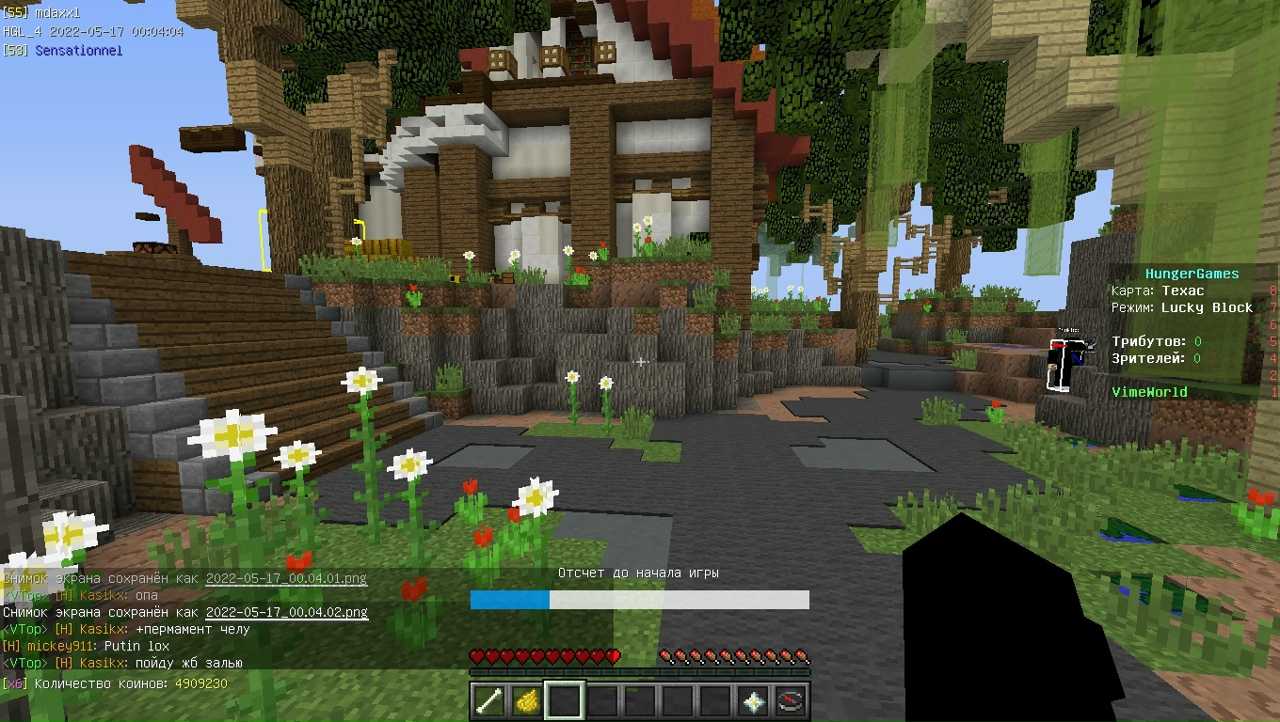Click the Sensationnel player name entry
This screenshot has height=722, width=1280.
pyautogui.click(x=78, y=49)
